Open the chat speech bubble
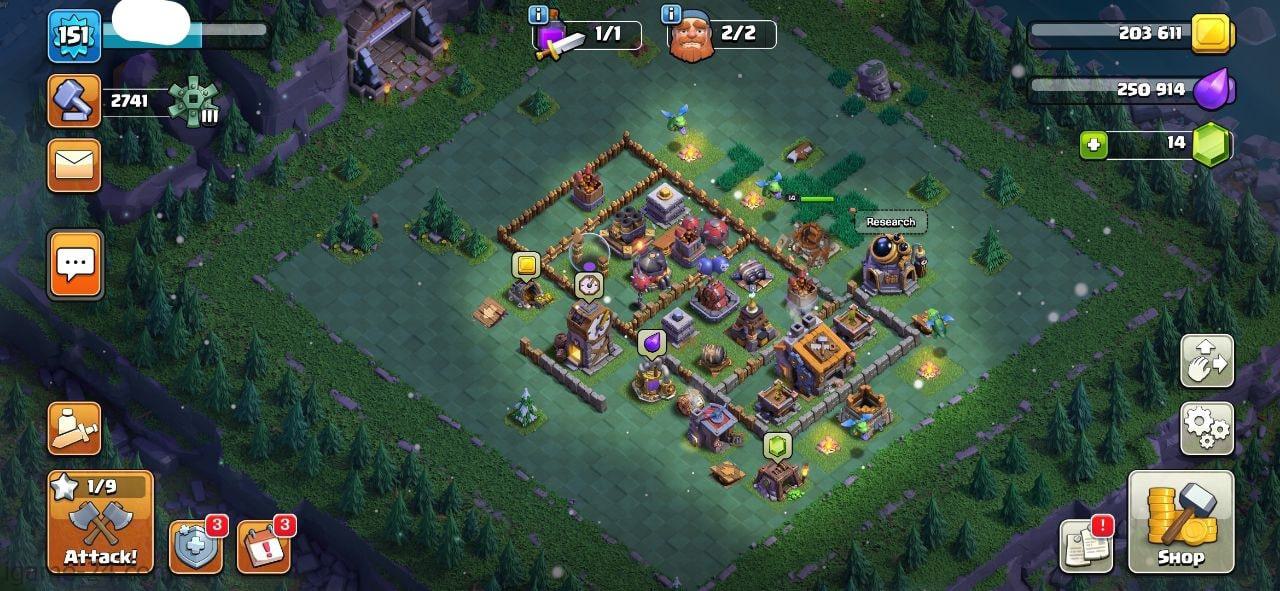1280x591 pixels. point(75,265)
